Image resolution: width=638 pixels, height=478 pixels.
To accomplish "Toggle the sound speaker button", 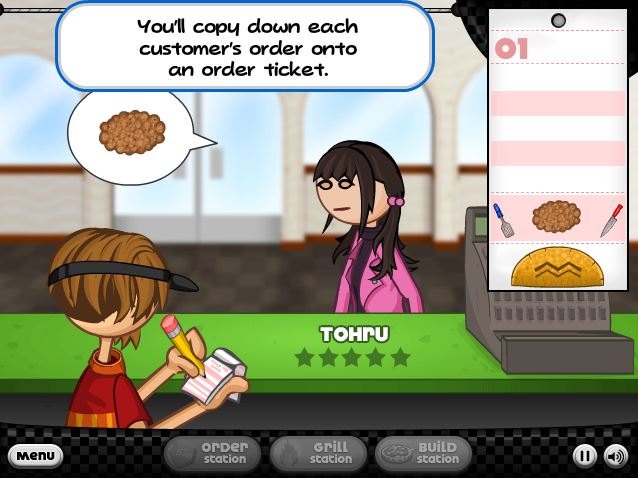I will click(615, 456).
